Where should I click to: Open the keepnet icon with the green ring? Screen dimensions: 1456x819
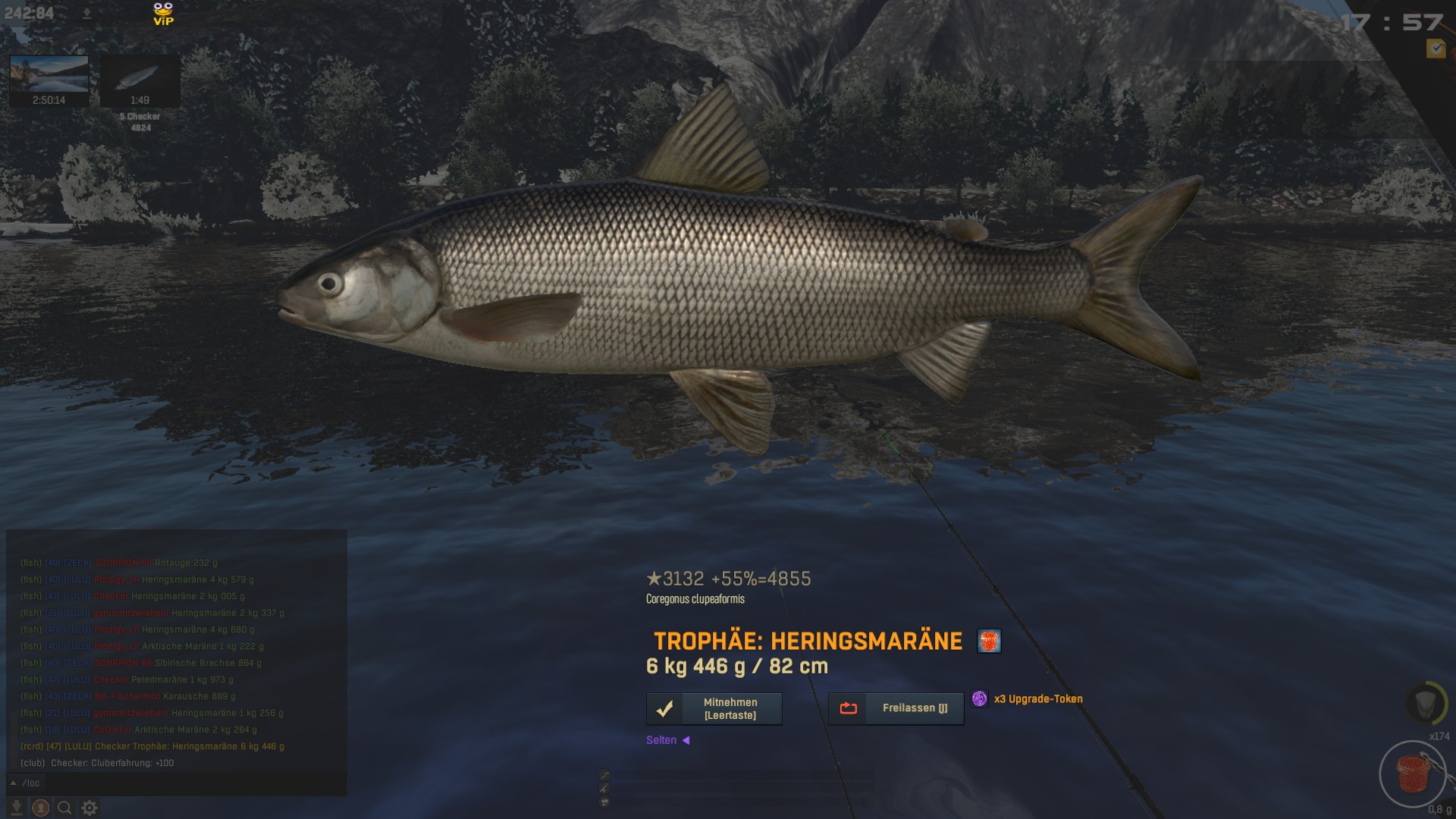(x=1426, y=703)
